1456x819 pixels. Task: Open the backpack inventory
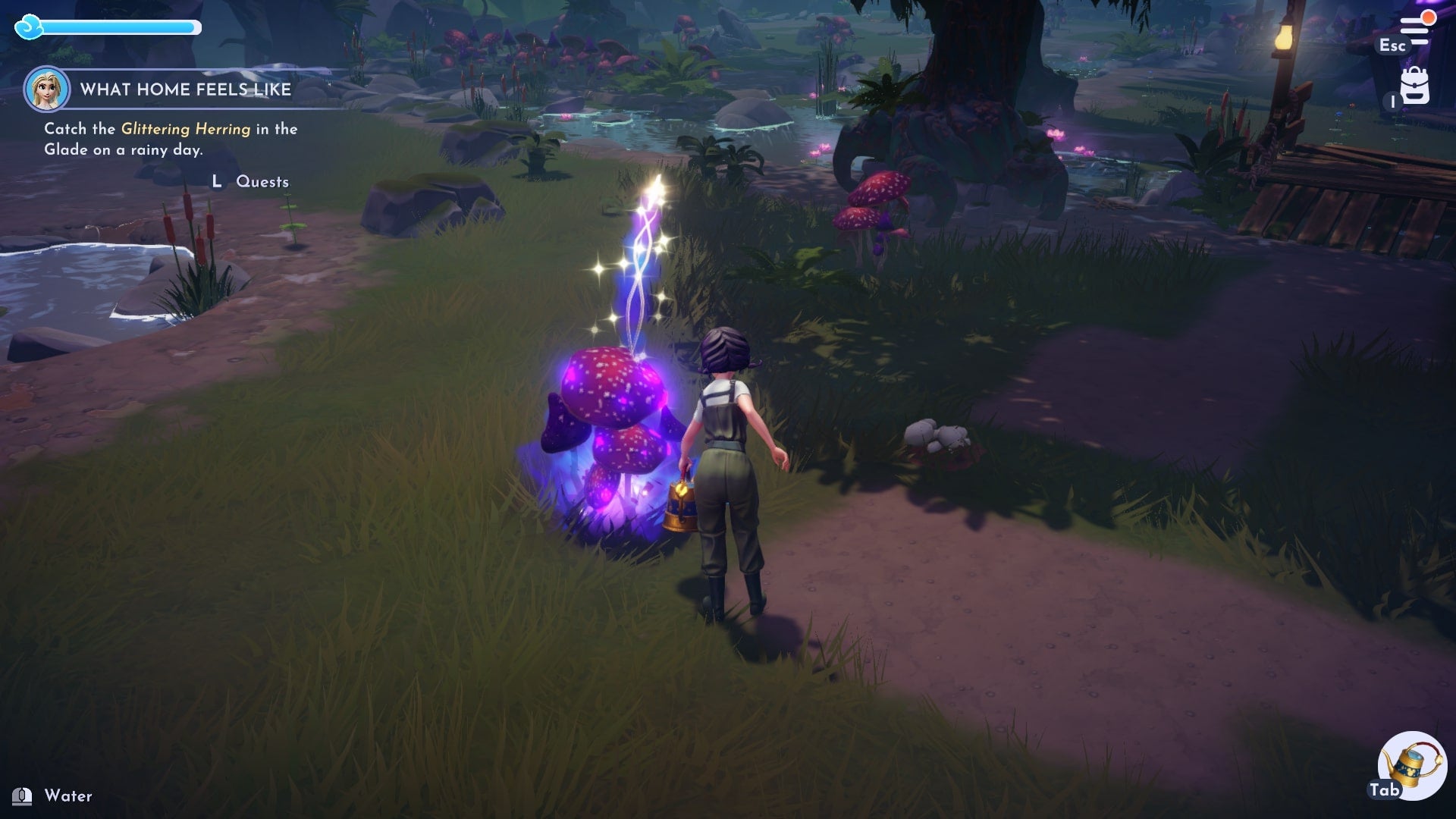[x=1414, y=86]
